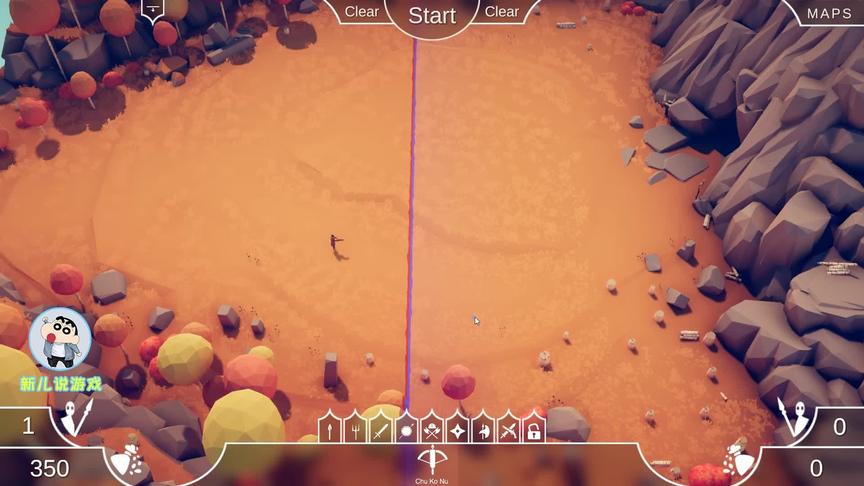Clear the left army's units
The image size is (864, 486).
[362, 12]
